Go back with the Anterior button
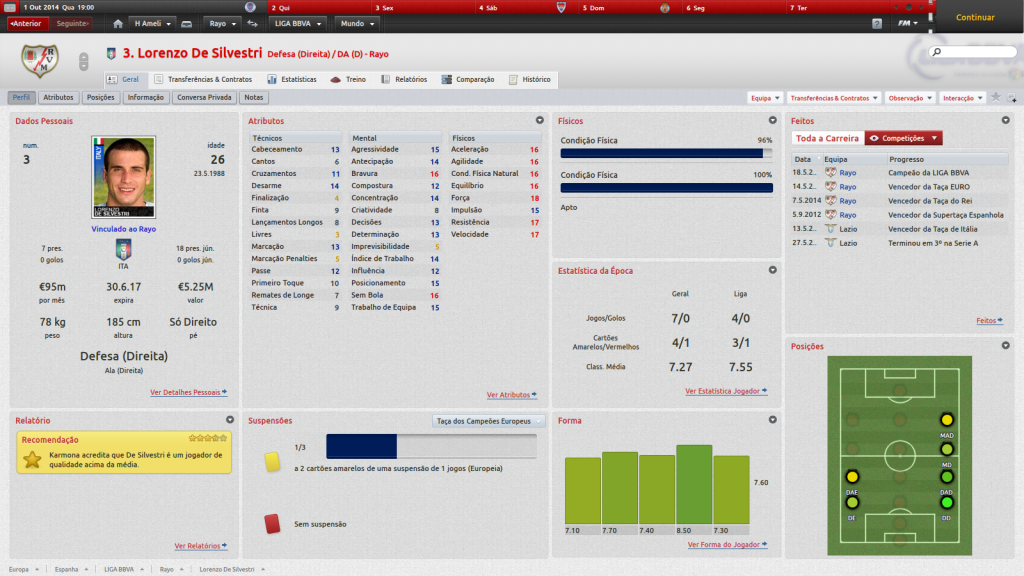The width and height of the screenshot is (1024, 576). 27,23
